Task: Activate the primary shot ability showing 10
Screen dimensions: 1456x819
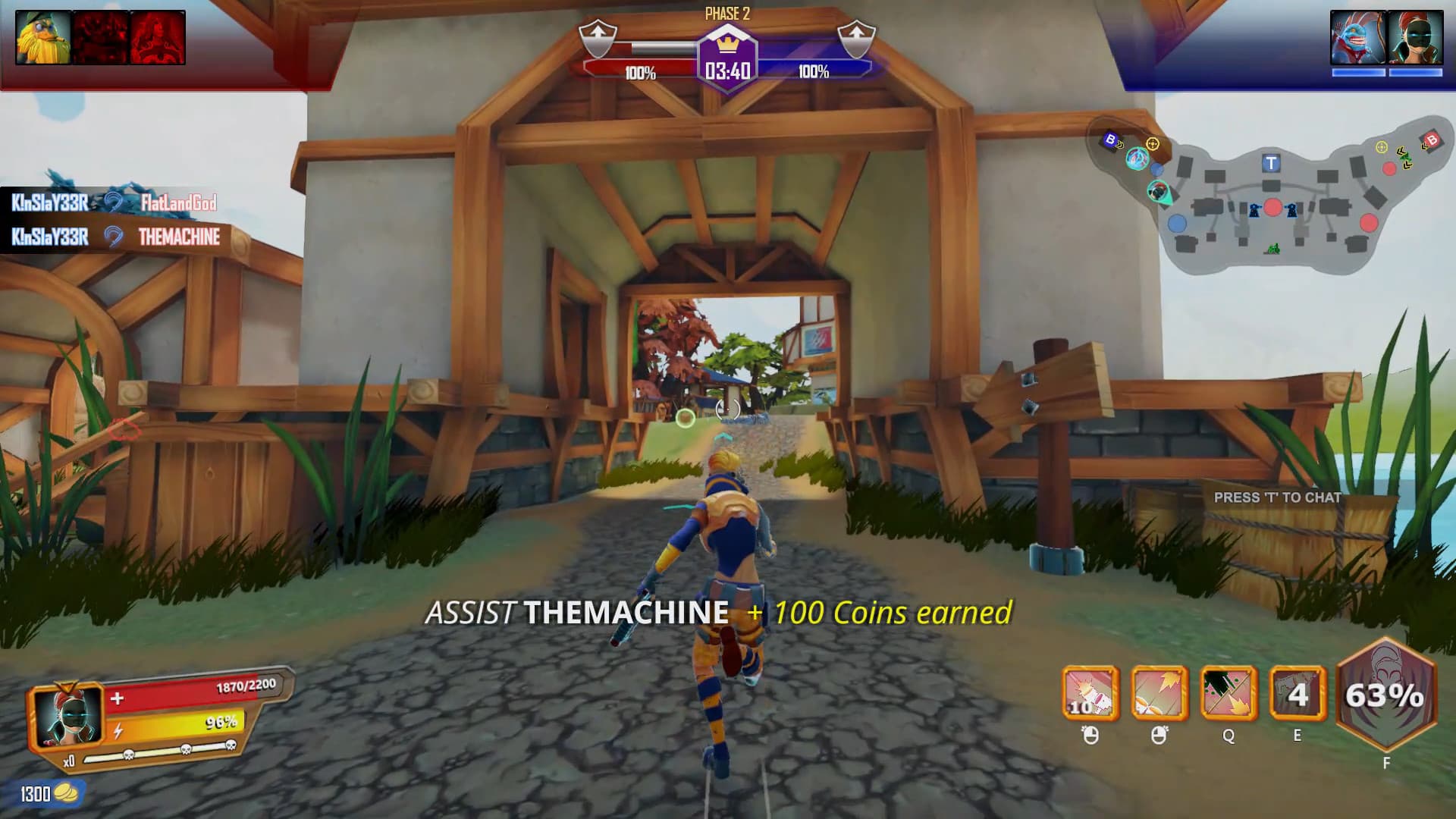Action: tap(1090, 693)
